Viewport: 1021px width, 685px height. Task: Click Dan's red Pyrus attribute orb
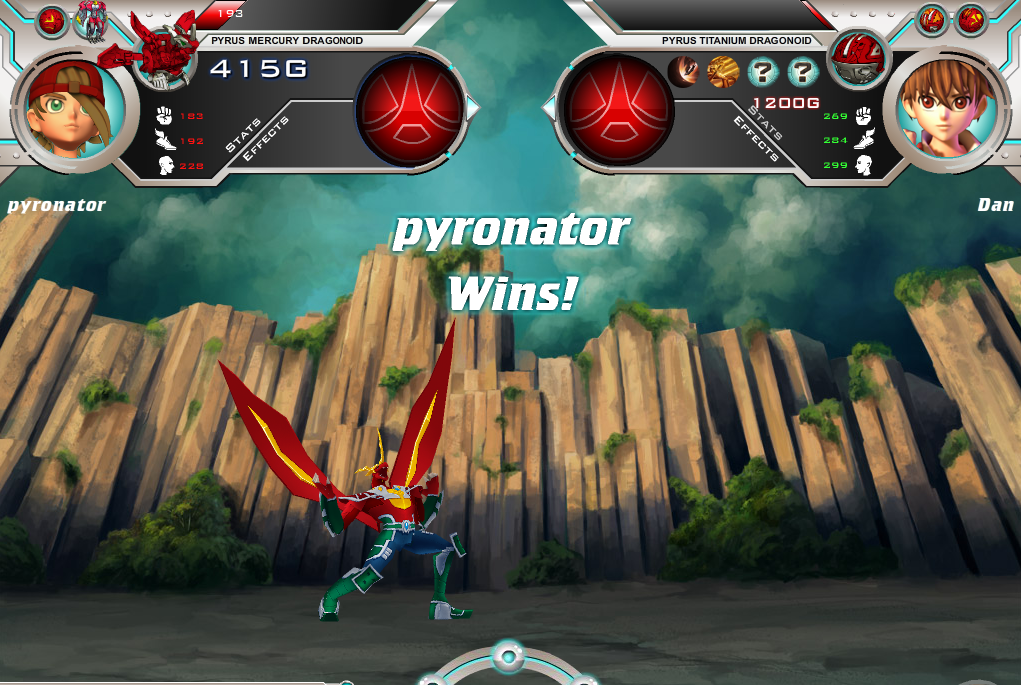pos(618,108)
